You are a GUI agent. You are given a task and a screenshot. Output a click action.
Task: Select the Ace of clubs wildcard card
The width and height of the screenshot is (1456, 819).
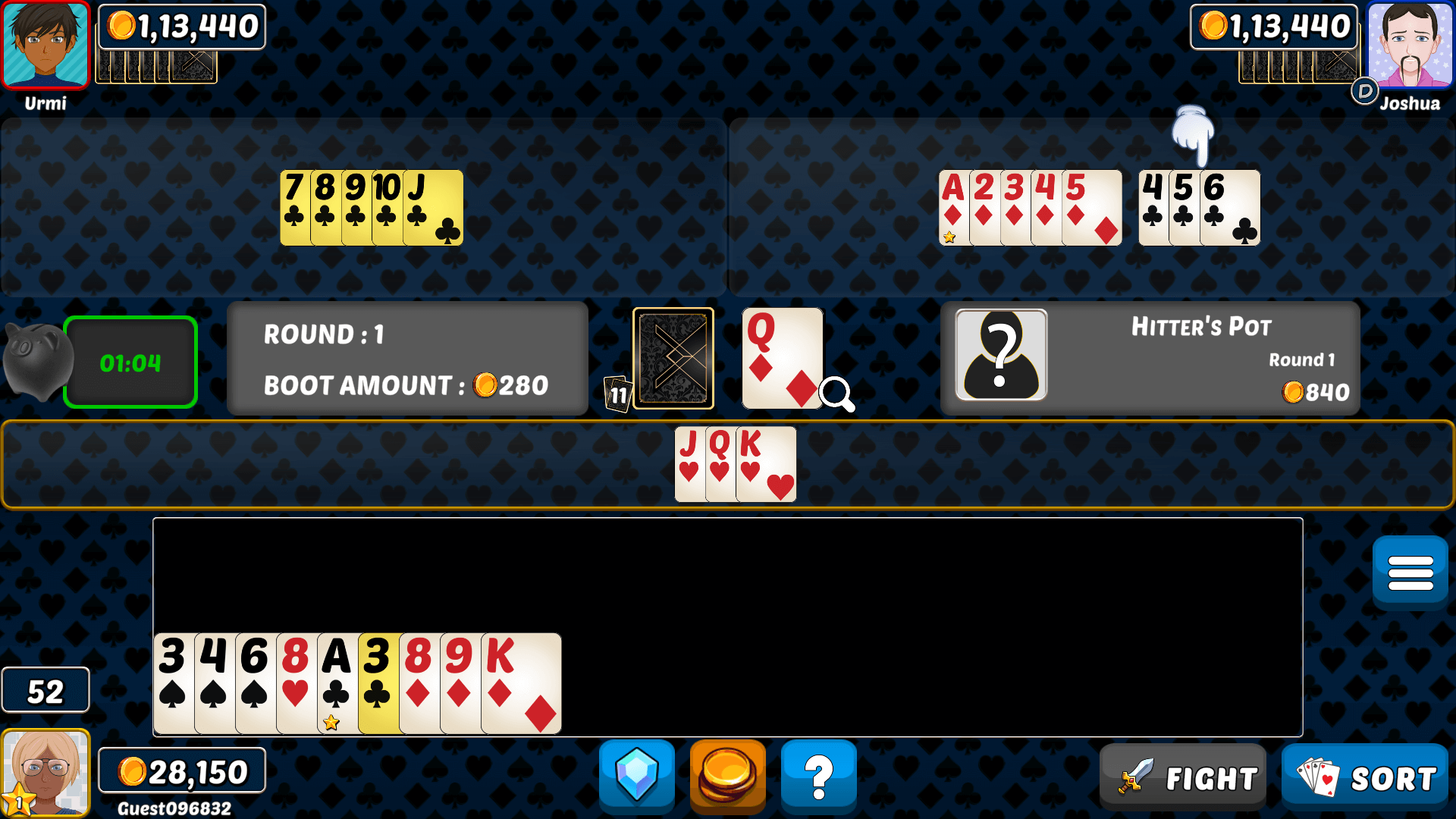tap(336, 682)
